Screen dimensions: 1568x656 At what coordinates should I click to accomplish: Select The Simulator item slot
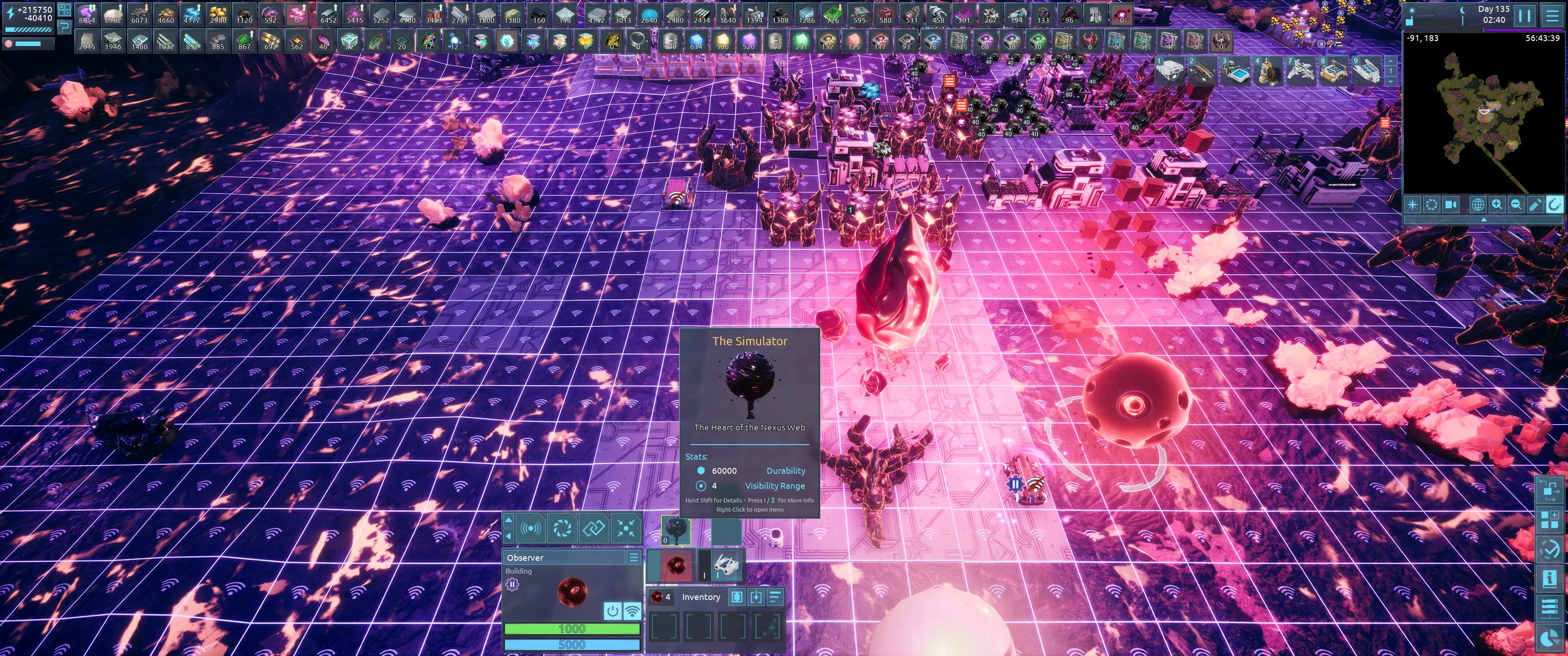tap(676, 530)
